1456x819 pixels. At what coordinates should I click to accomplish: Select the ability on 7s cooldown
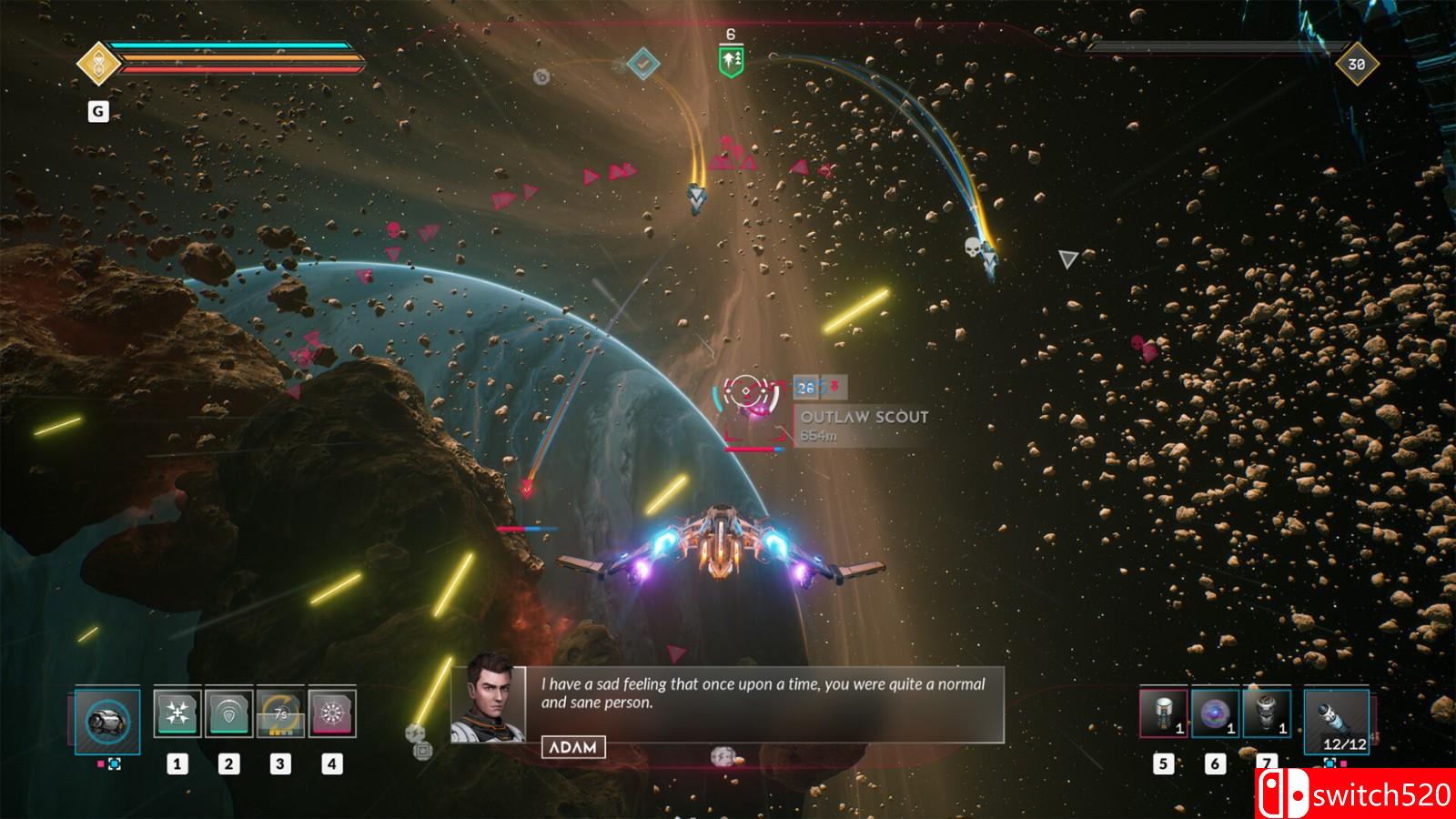pos(280,713)
